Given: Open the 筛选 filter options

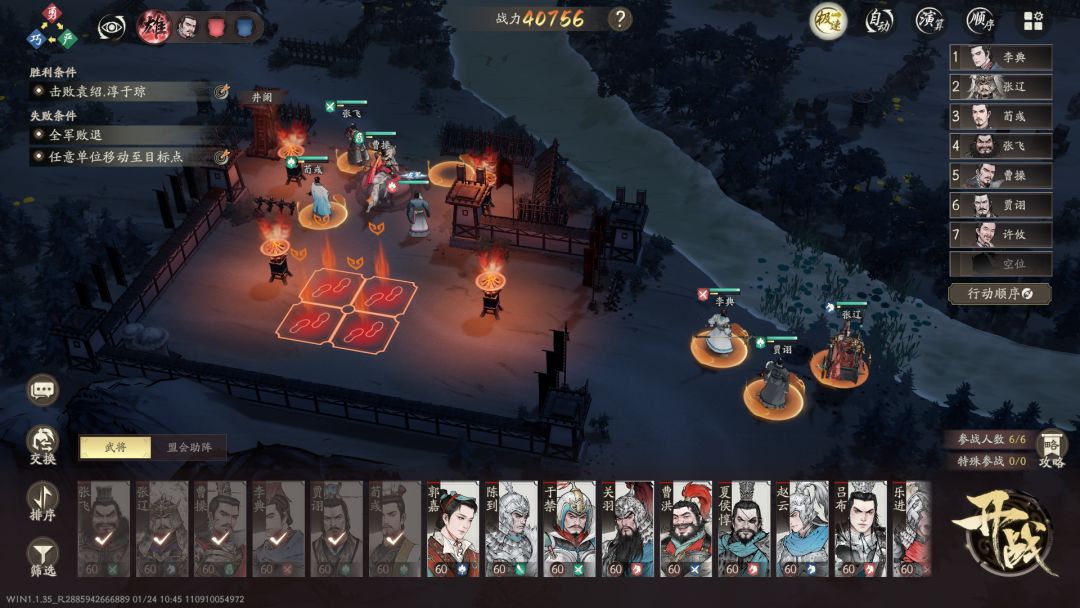Looking at the screenshot, I should coord(43,556).
